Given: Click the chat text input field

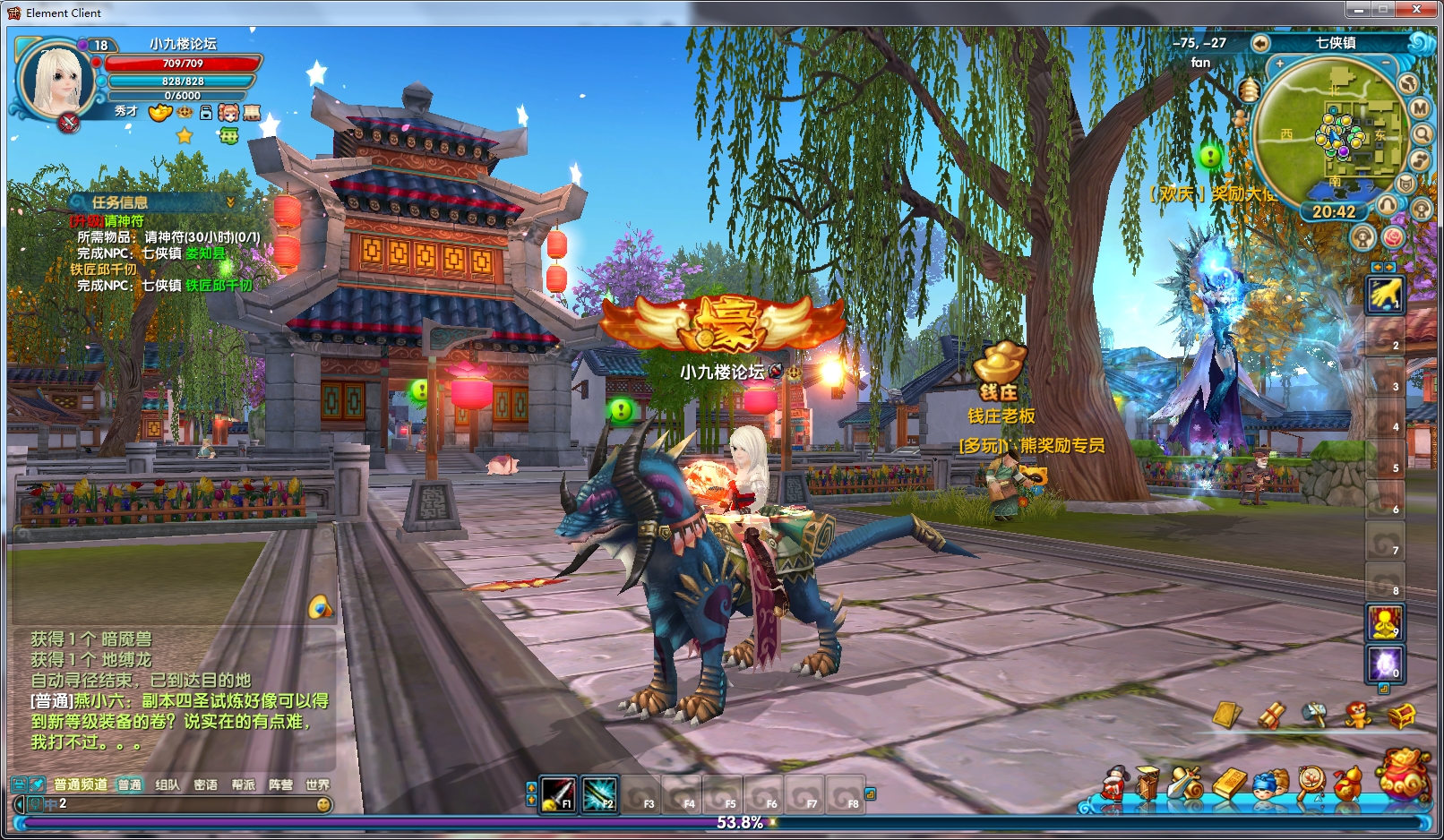Looking at the screenshot, I should tap(179, 804).
